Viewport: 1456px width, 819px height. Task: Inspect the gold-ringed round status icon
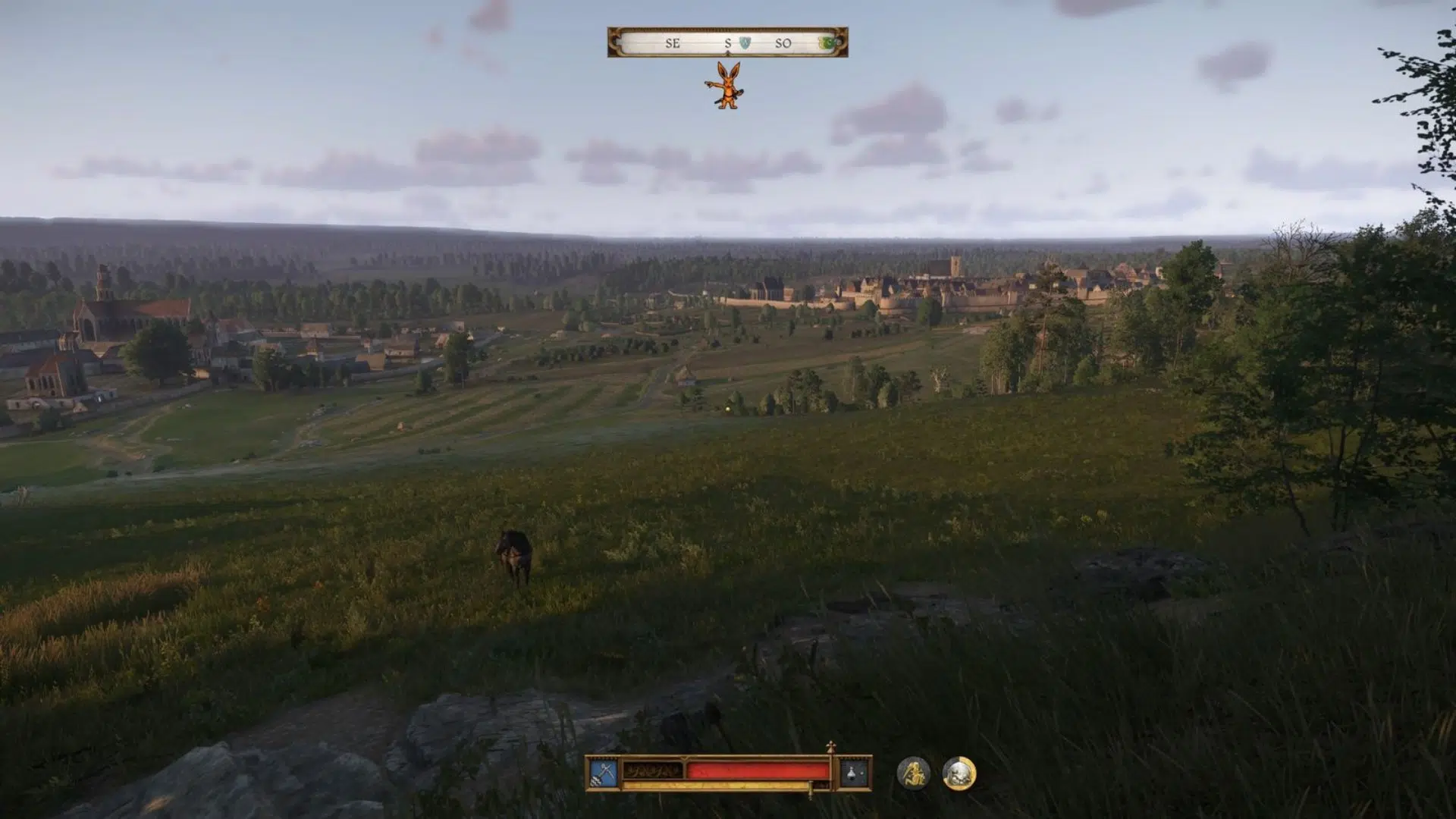tap(959, 773)
